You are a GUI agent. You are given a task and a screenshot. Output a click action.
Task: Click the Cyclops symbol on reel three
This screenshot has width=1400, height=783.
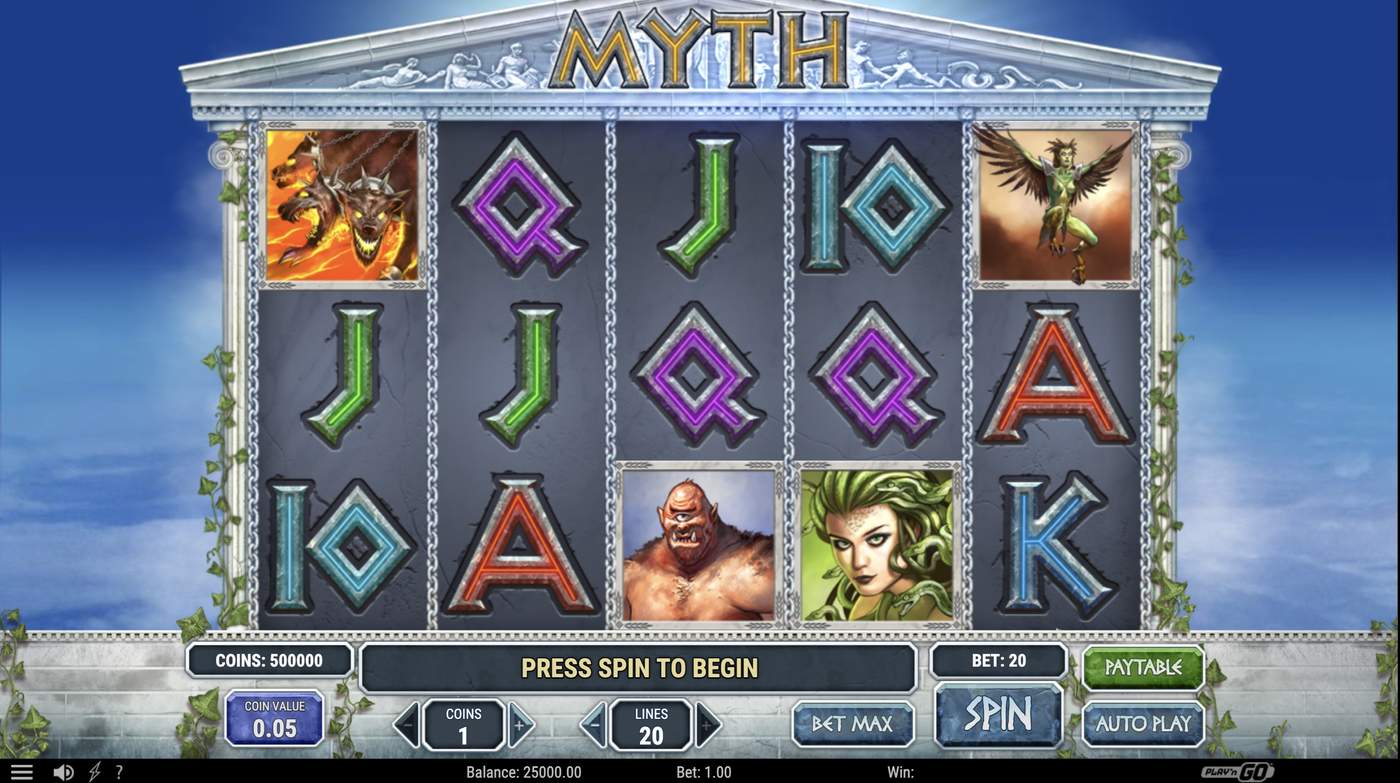pyautogui.click(x=698, y=544)
